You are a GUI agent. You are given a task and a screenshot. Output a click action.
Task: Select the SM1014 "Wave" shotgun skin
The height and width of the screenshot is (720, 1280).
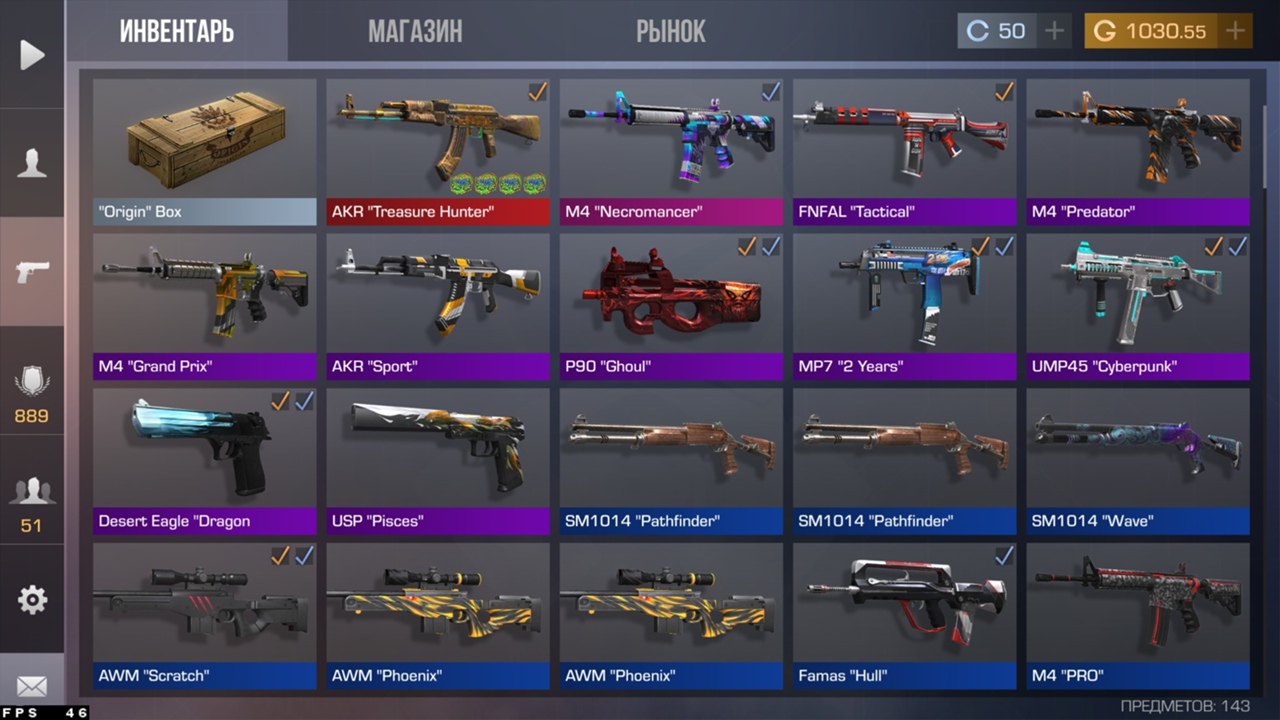pos(1138,460)
